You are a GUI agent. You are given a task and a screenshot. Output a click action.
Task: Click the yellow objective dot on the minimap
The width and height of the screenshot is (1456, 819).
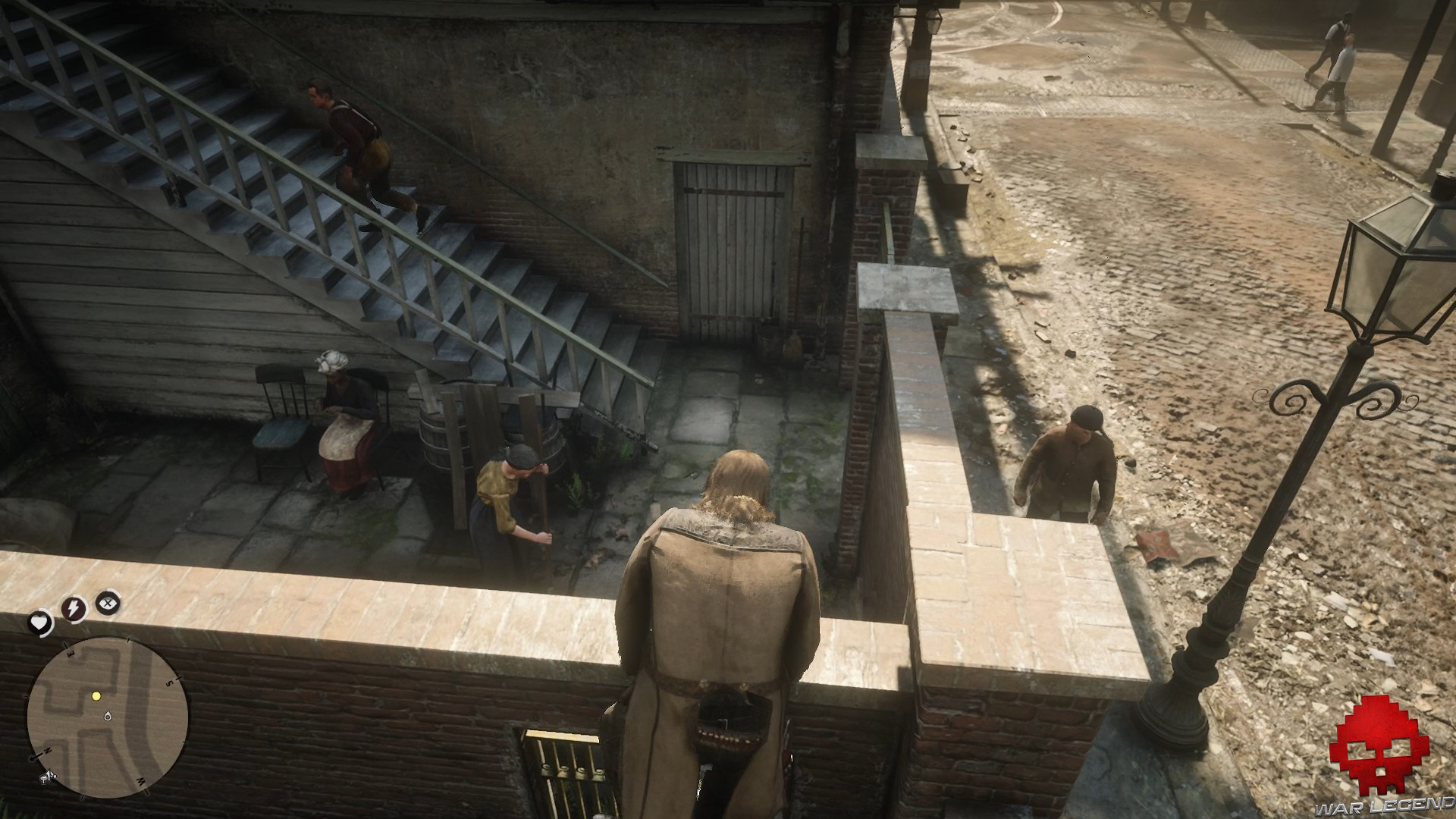pos(96,696)
